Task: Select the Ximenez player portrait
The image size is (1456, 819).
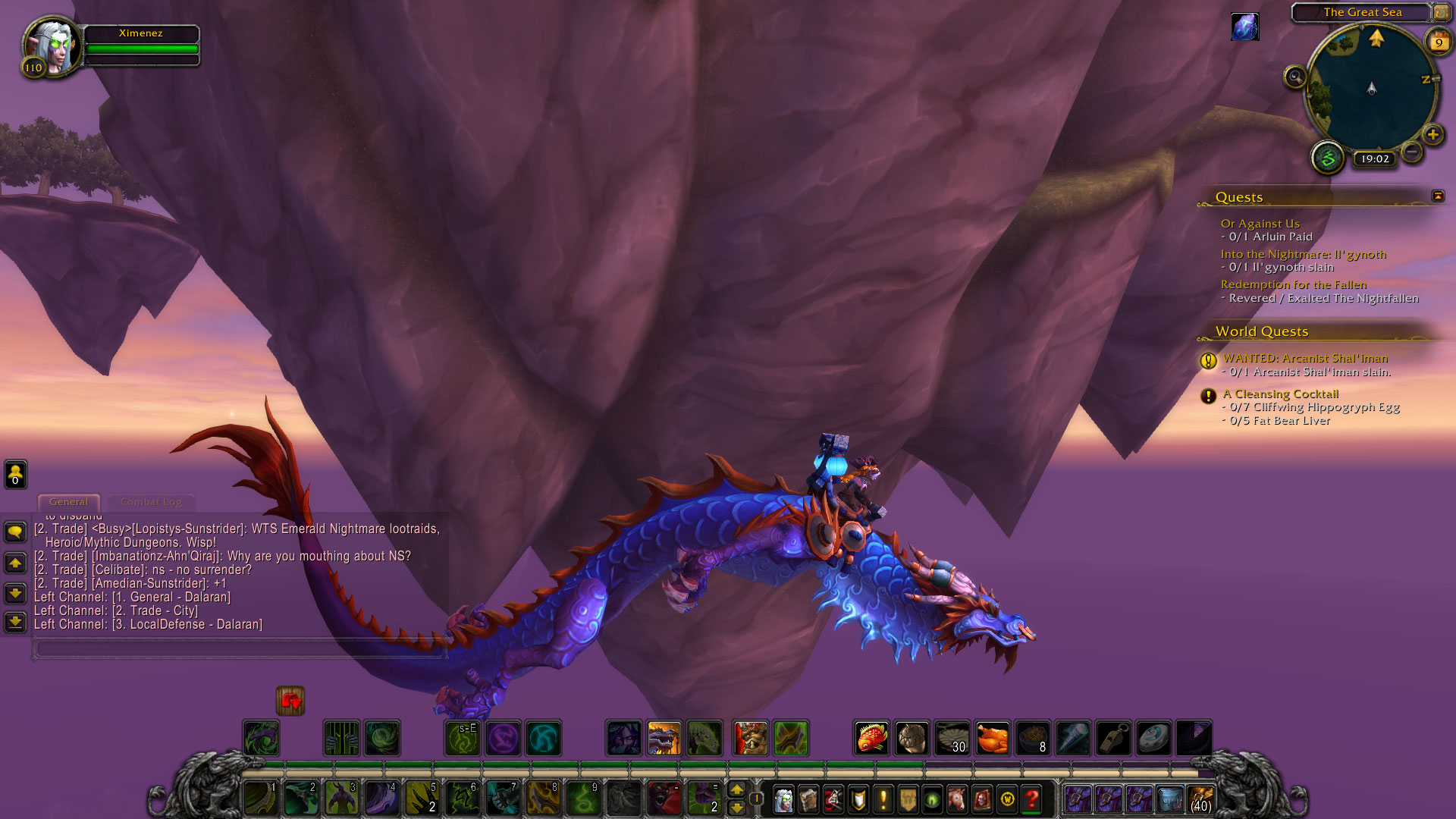Action: pyautogui.click(x=52, y=47)
